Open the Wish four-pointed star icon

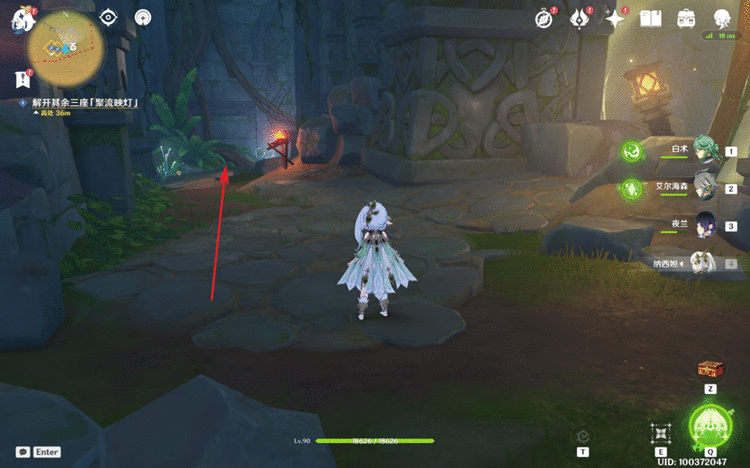click(x=615, y=18)
